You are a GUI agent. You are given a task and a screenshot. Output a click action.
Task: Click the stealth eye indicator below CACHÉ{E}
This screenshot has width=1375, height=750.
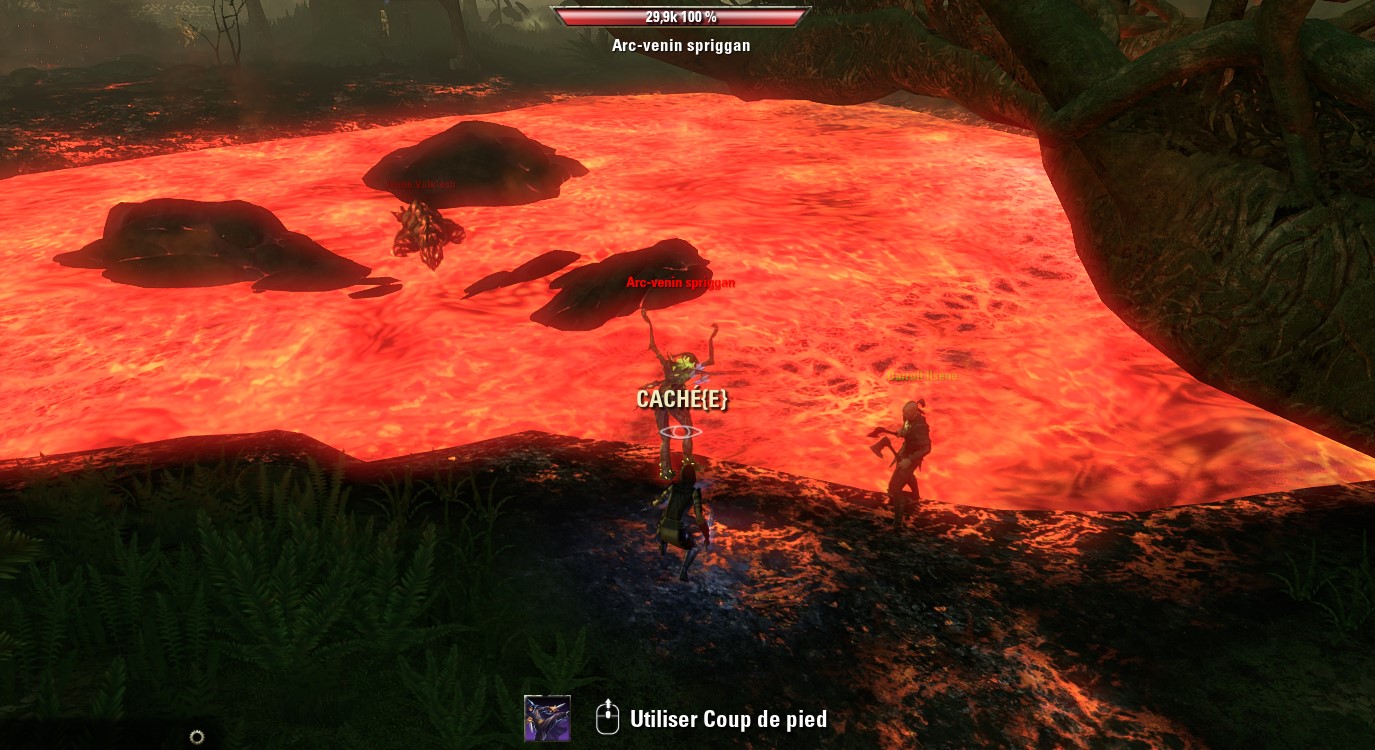coord(681,431)
